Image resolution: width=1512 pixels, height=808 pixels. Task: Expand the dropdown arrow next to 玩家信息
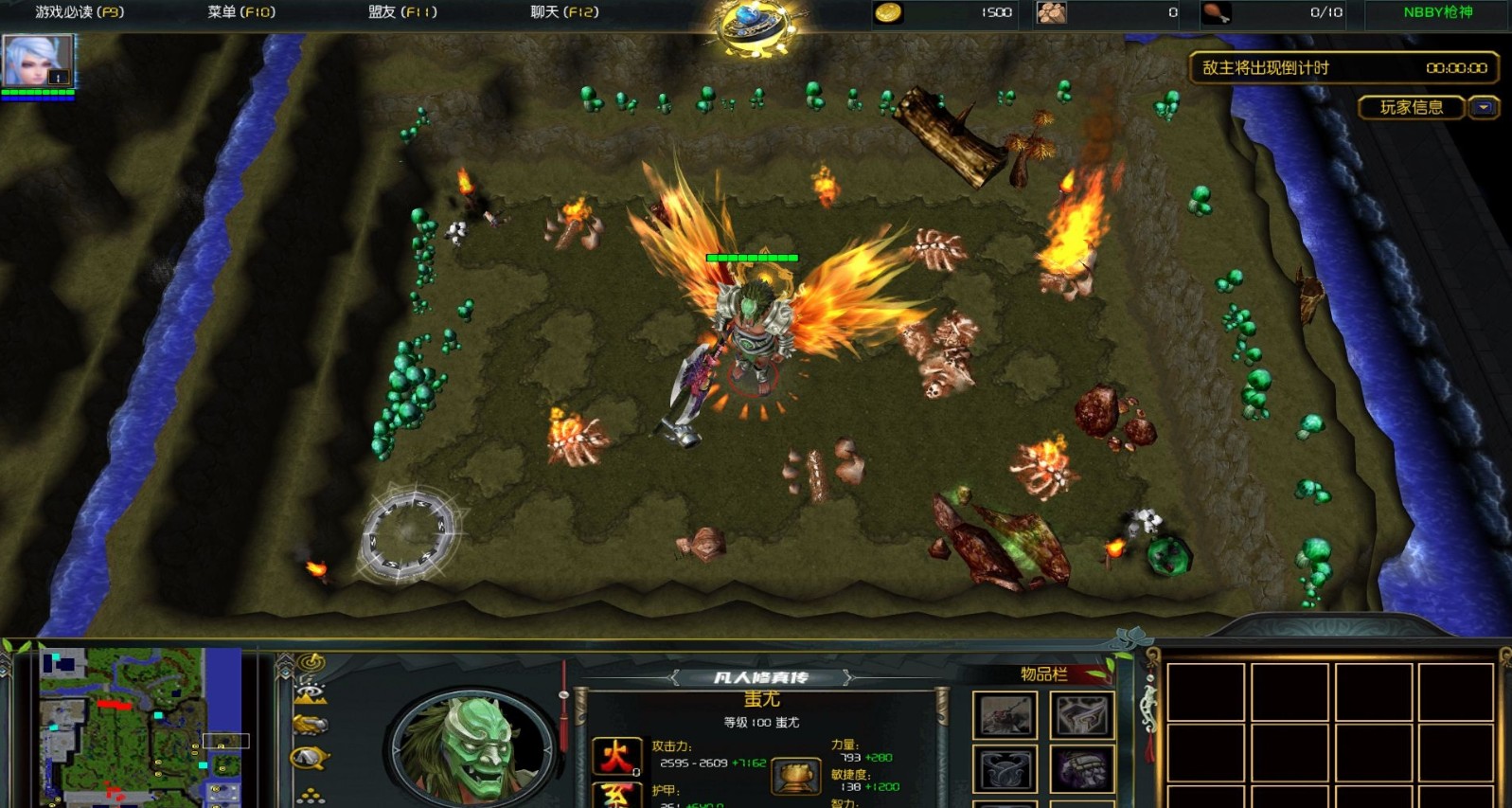(1483, 107)
